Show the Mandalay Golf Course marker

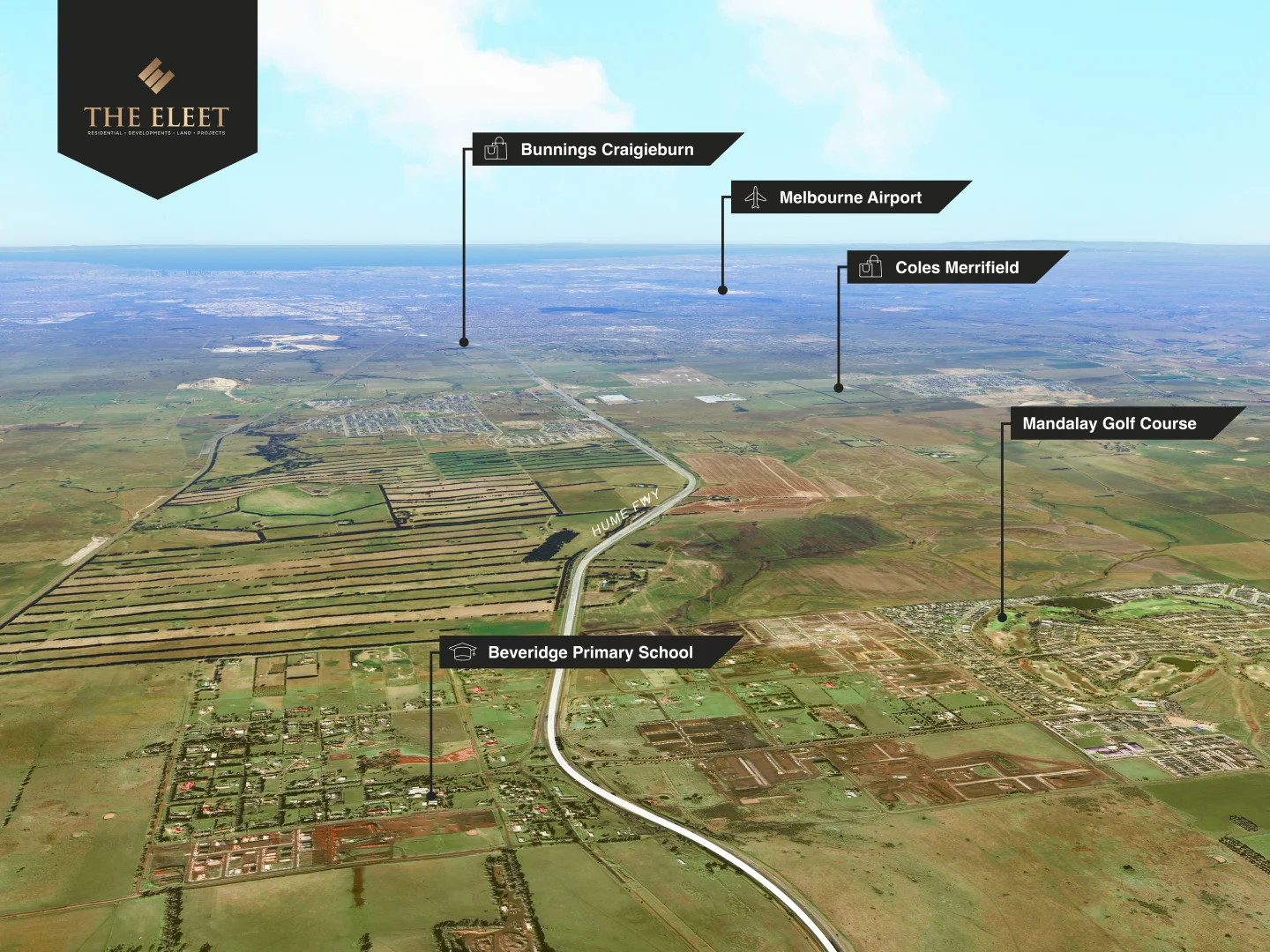click(x=1002, y=617)
